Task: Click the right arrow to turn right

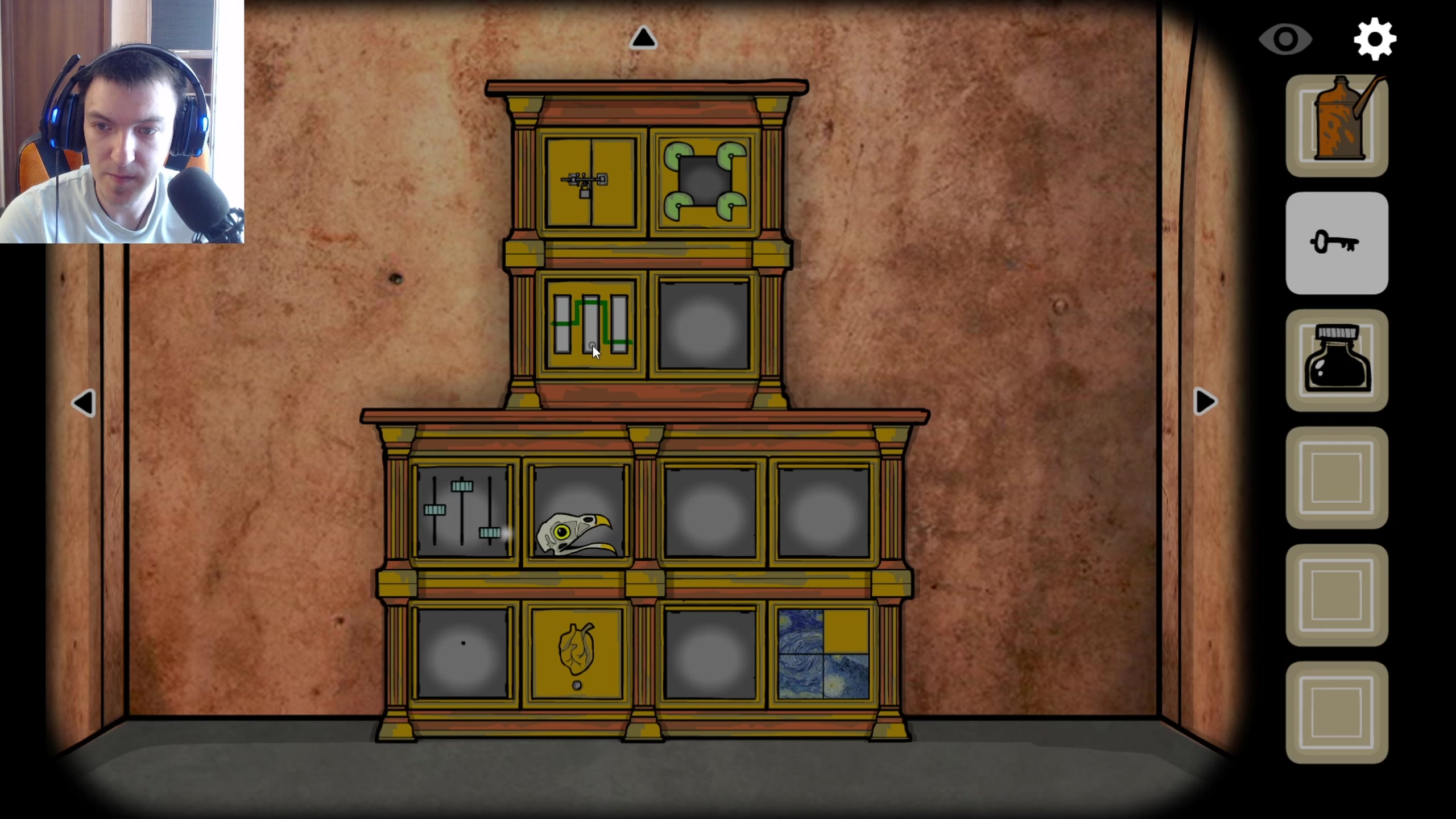Action: (x=1205, y=402)
